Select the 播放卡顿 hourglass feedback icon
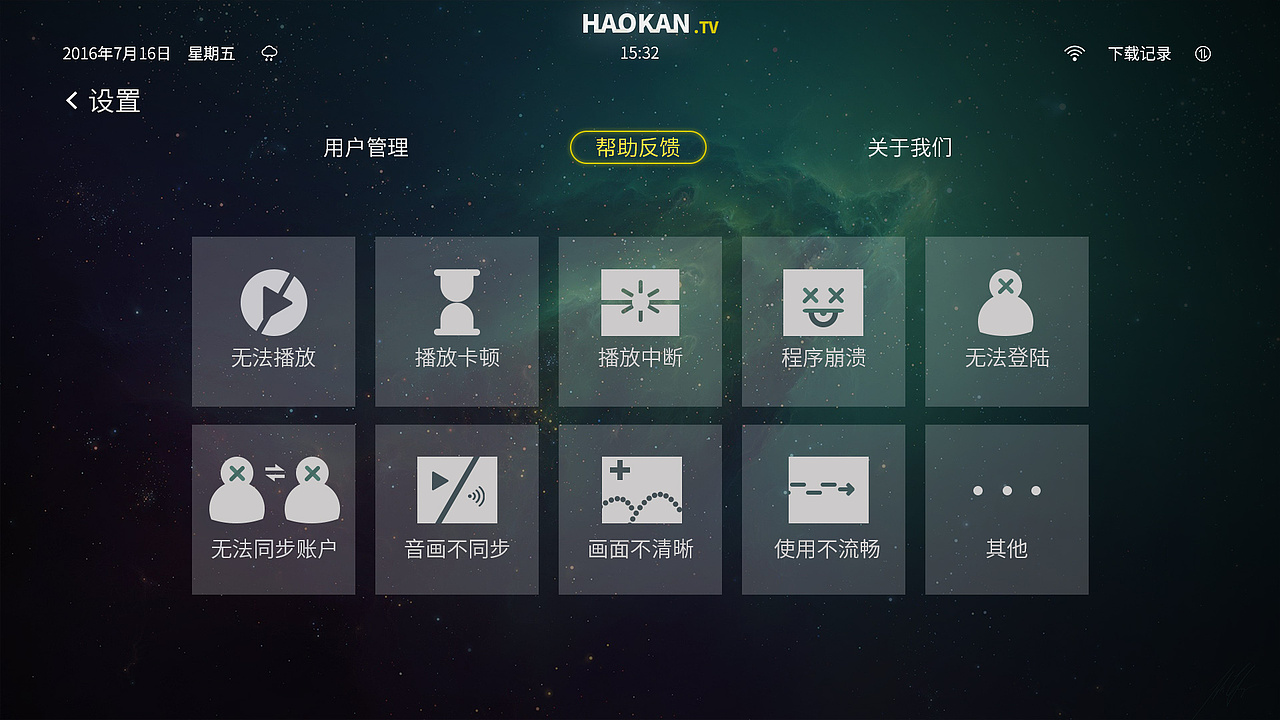Image resolution: width=1280 pixels, height=720 pixels. pos(456,321)
